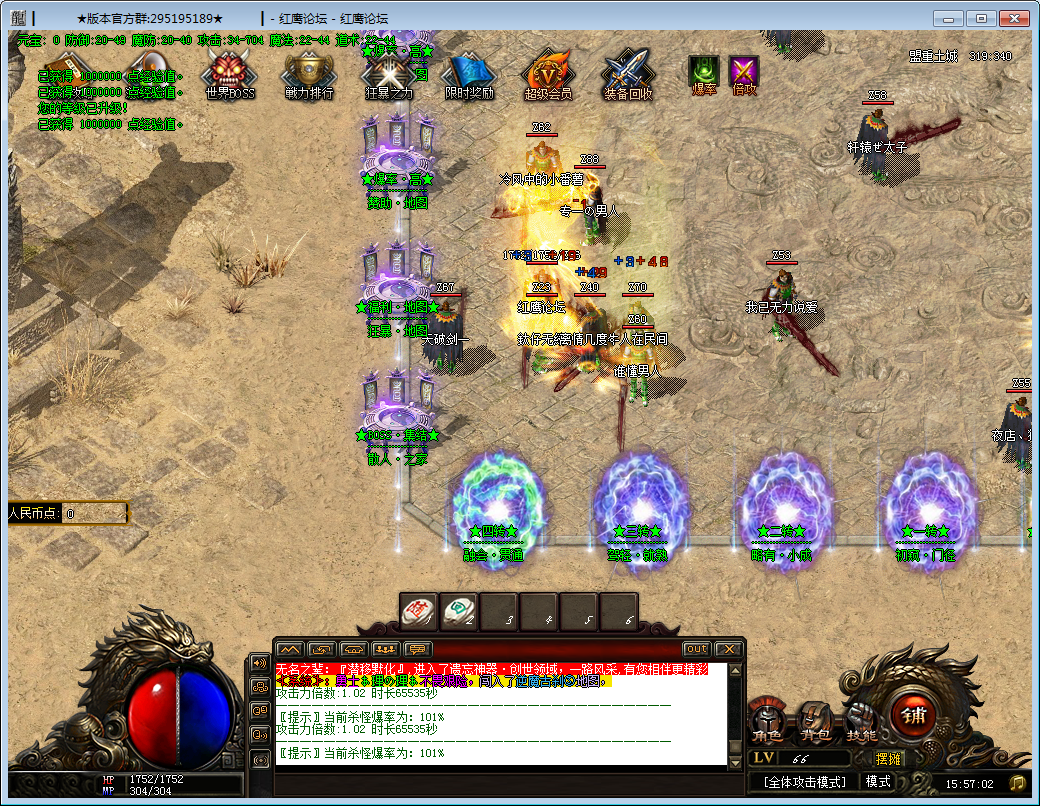Use the green-marked stone in hotbar slot 2

459,611
